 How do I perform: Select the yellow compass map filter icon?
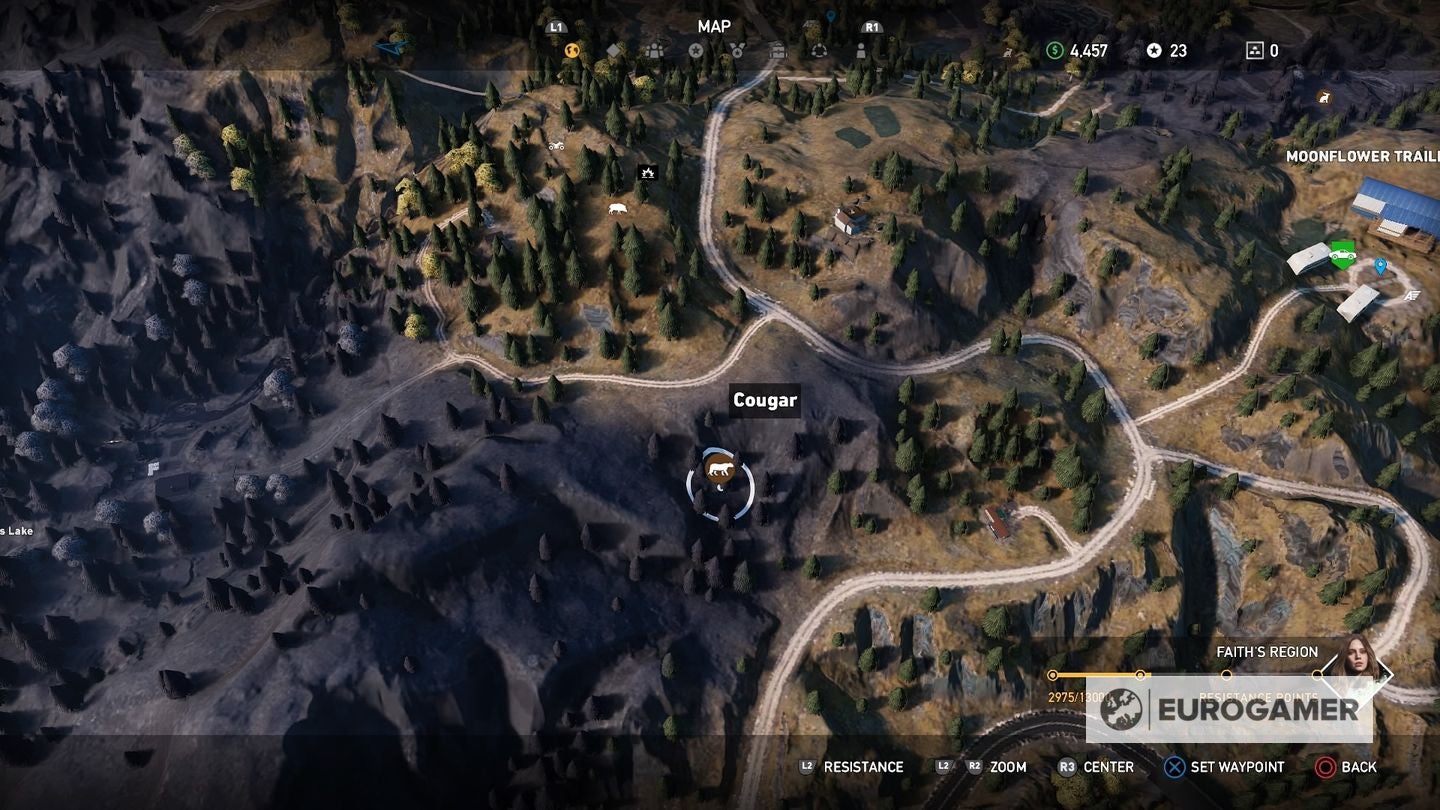coord(571,49)
